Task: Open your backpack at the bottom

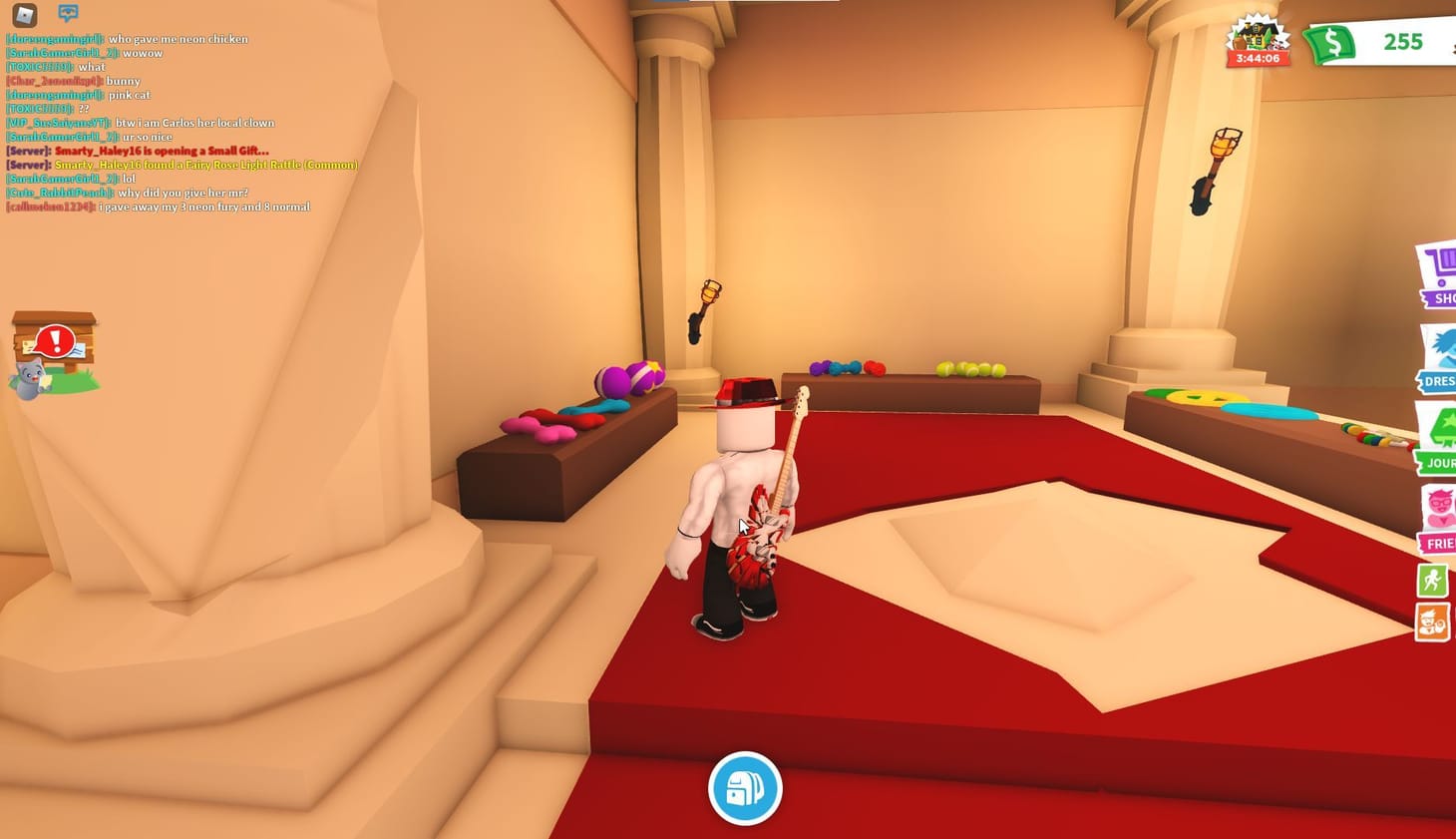Action: [x=744, y=788]
